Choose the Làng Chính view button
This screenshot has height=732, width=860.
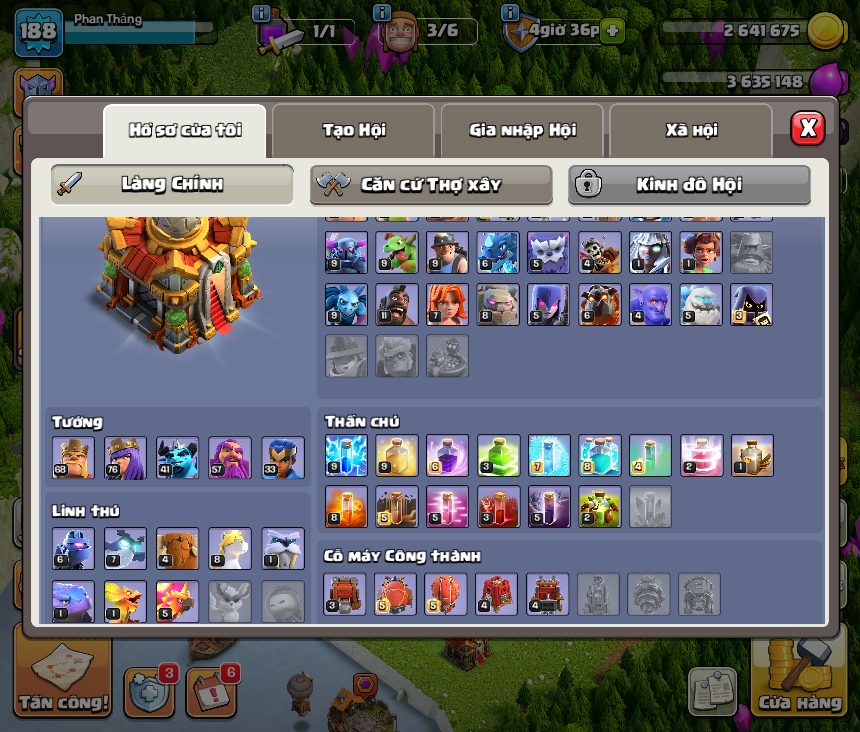click(172, 184)
